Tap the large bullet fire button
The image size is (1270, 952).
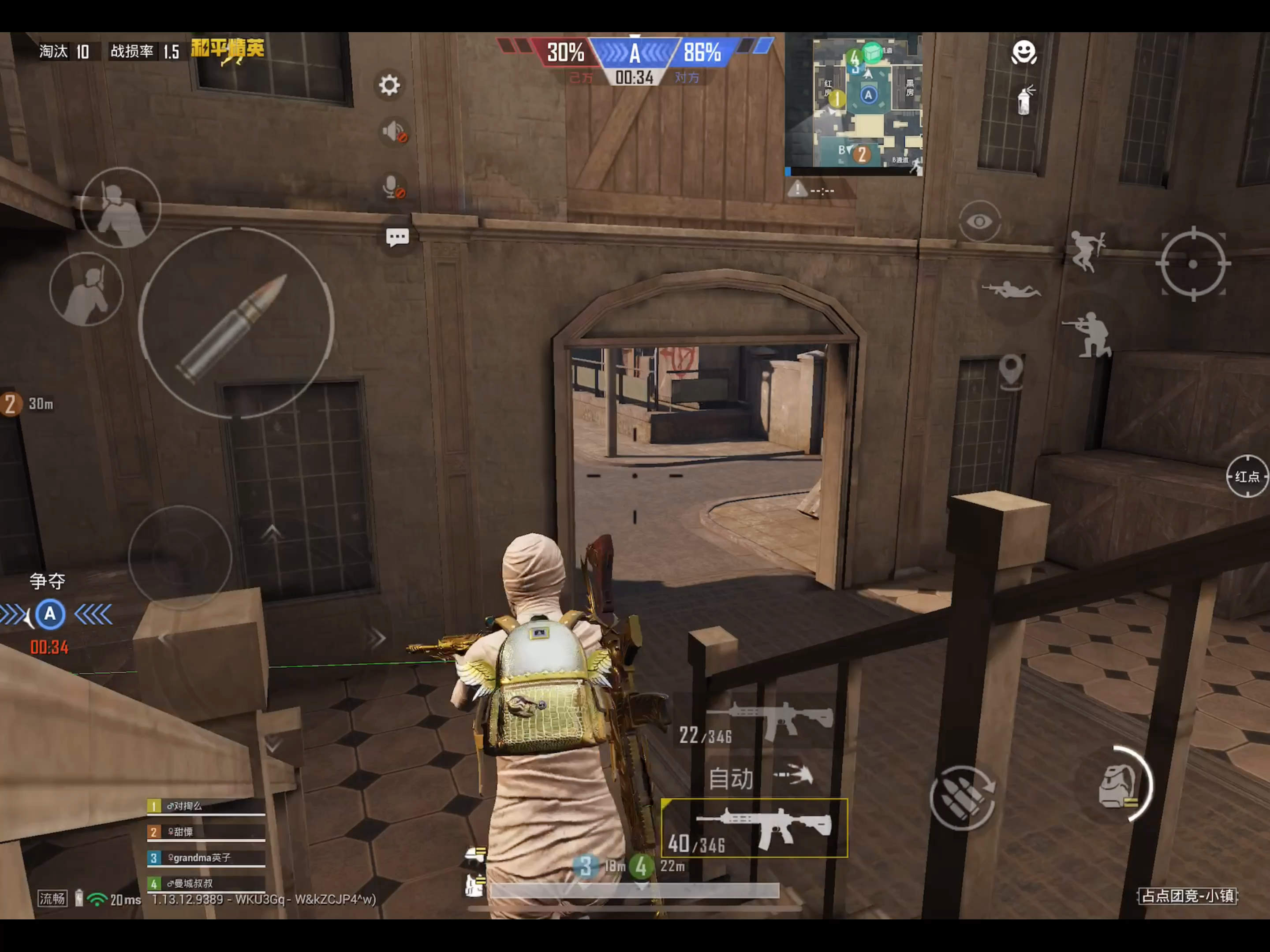[x=236, y=323]
